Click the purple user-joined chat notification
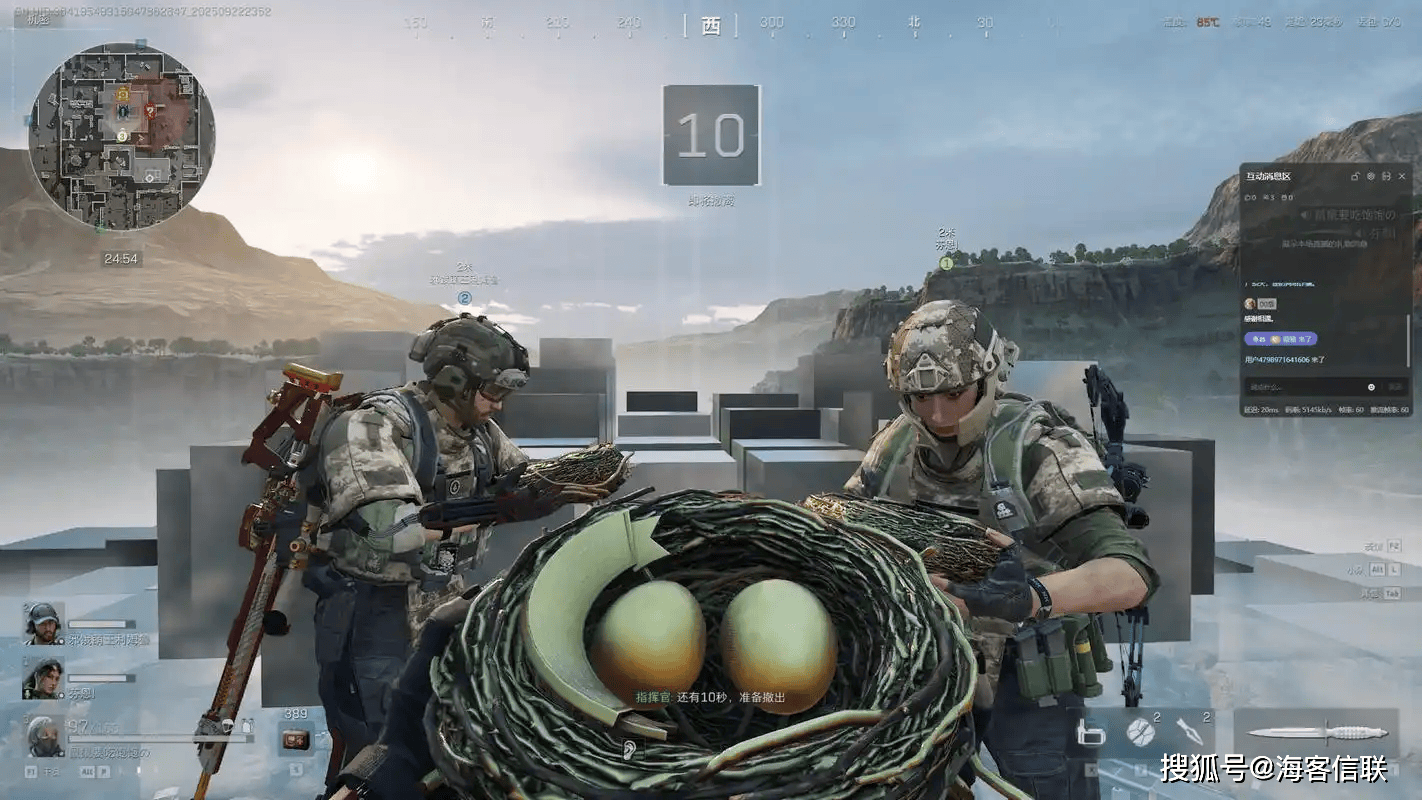Screen dimensions: 1422x800 1280,339
